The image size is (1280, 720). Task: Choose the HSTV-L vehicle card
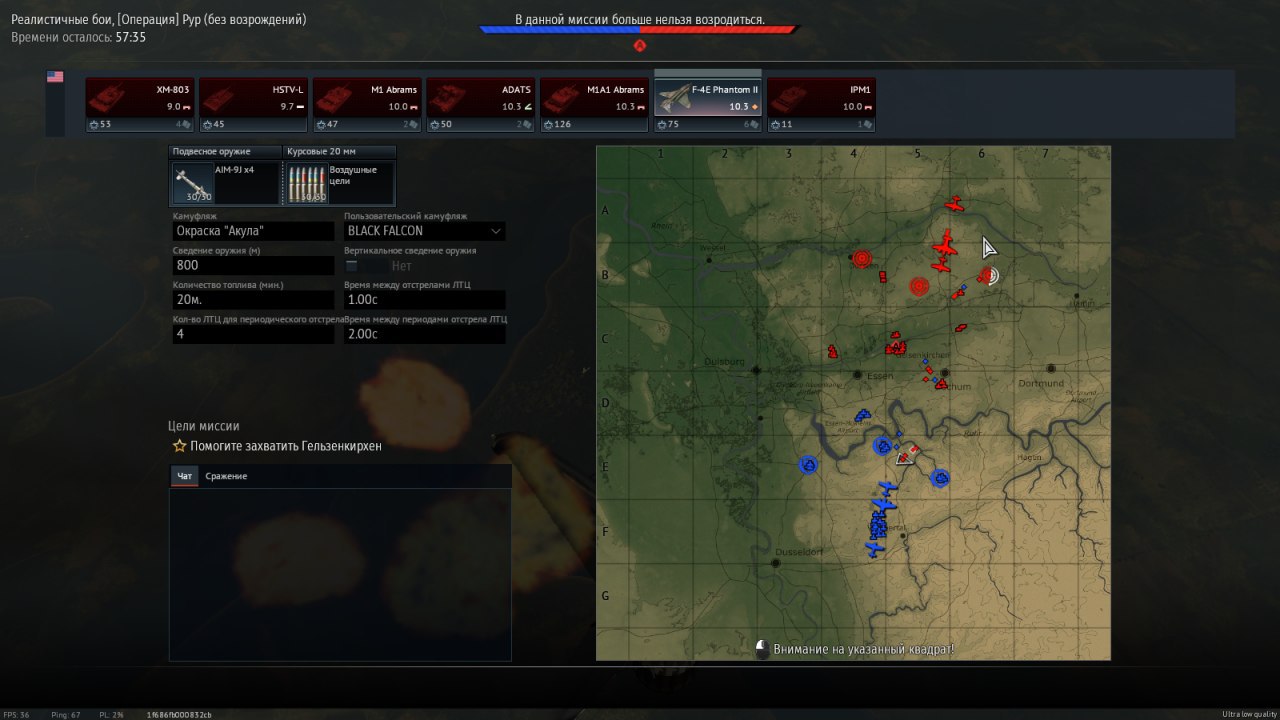253,105
